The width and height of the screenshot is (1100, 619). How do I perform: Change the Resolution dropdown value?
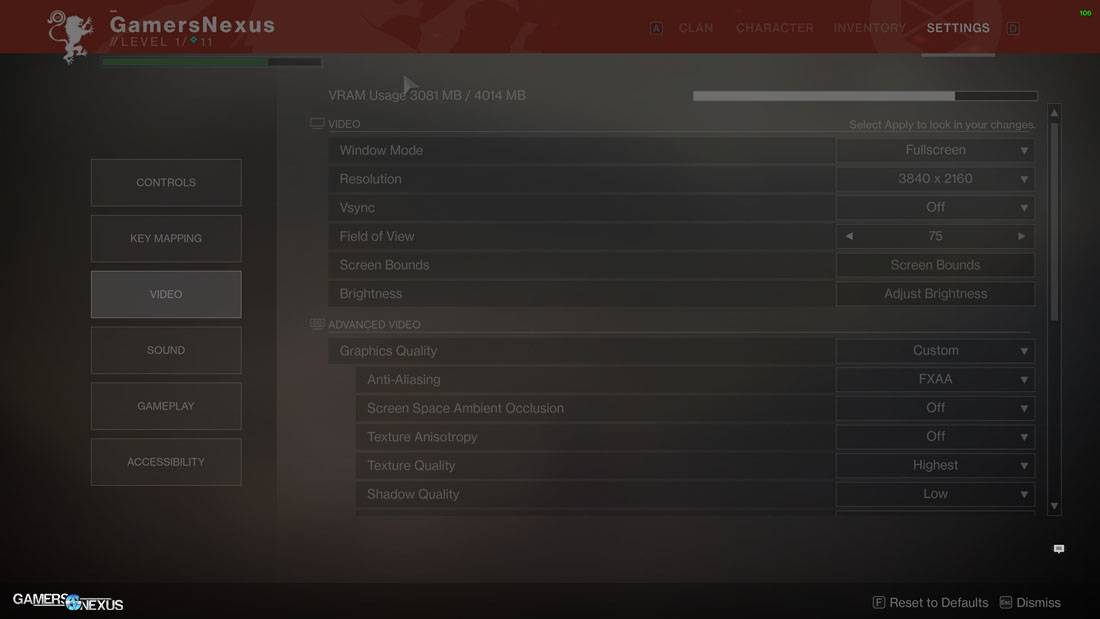[x=935, y=179]
